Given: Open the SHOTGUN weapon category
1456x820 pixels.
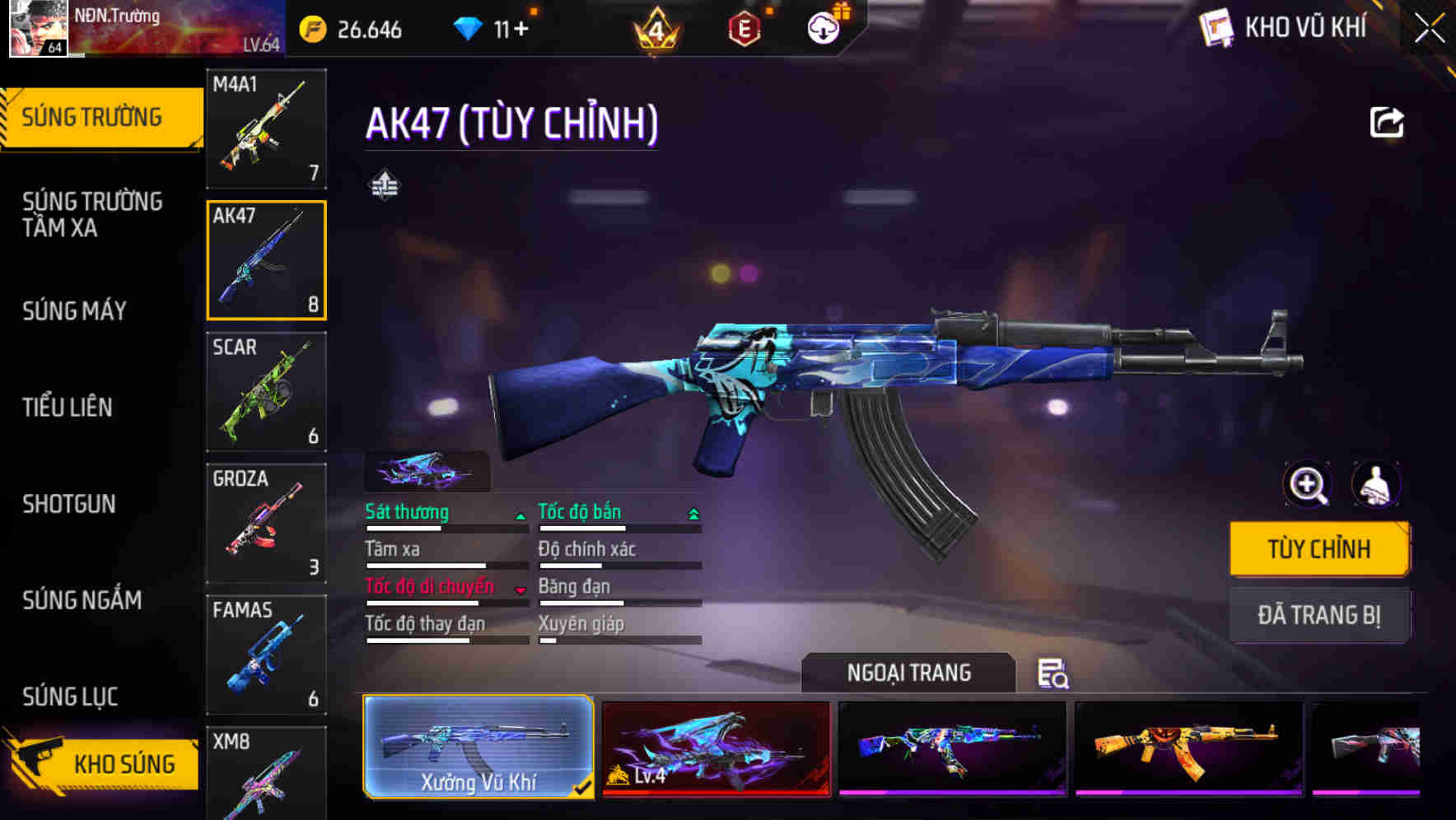Looking at the screenshot, I should [69, 504].
